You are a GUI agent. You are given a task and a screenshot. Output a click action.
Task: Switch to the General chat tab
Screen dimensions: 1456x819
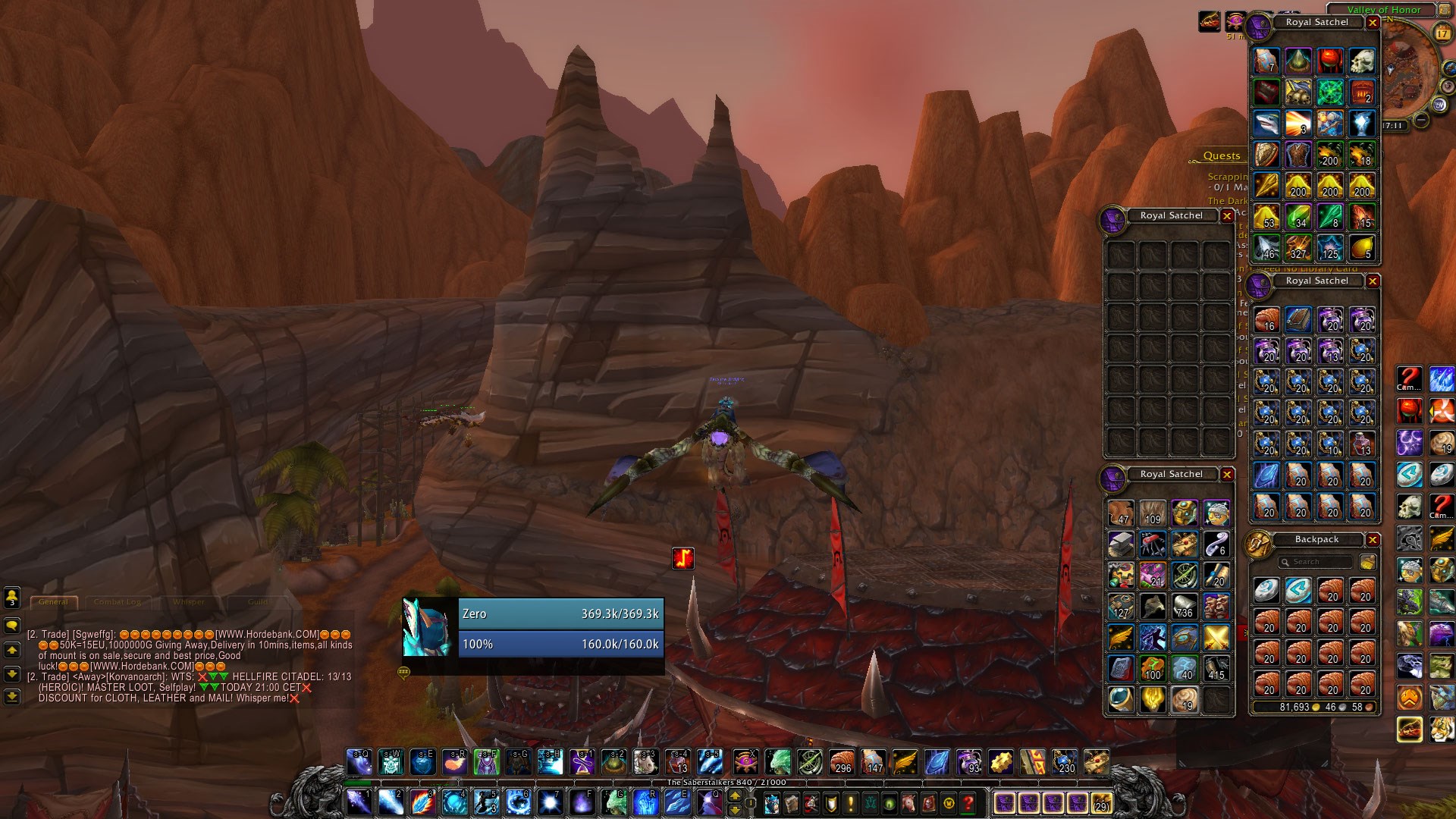(x=53, y=602)
